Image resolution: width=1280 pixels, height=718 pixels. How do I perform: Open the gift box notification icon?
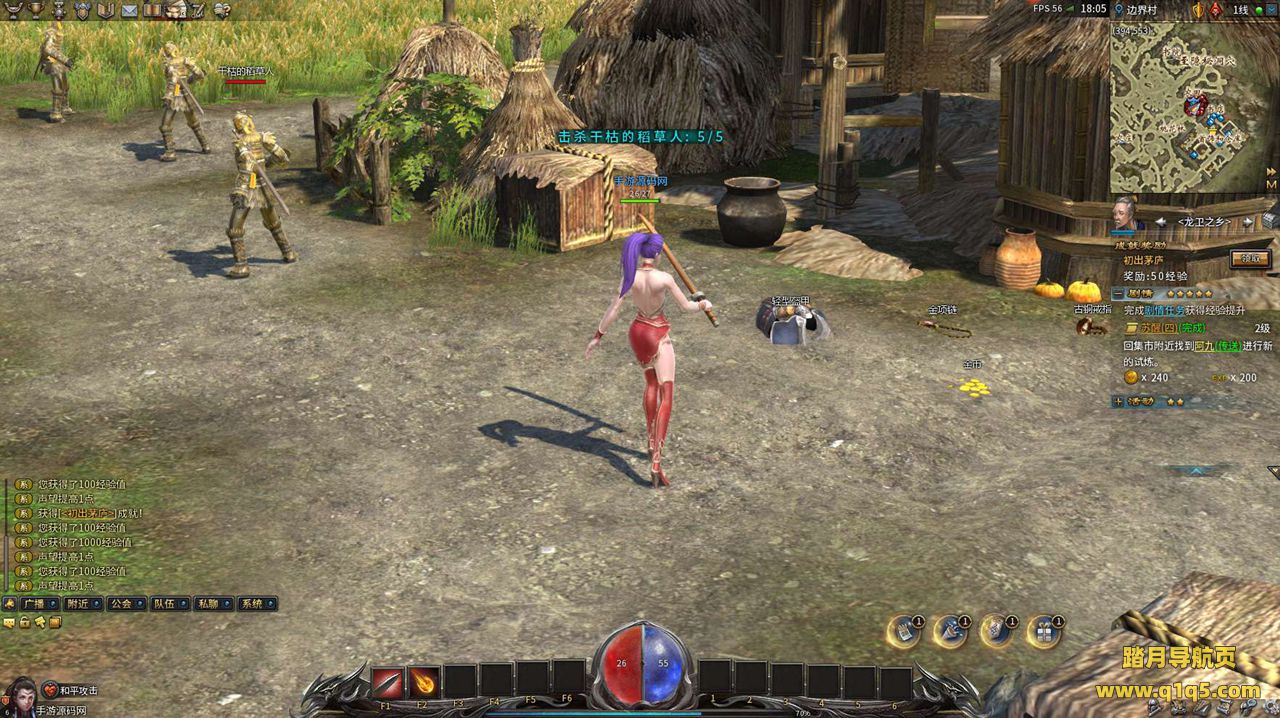tap(1044, 632)
